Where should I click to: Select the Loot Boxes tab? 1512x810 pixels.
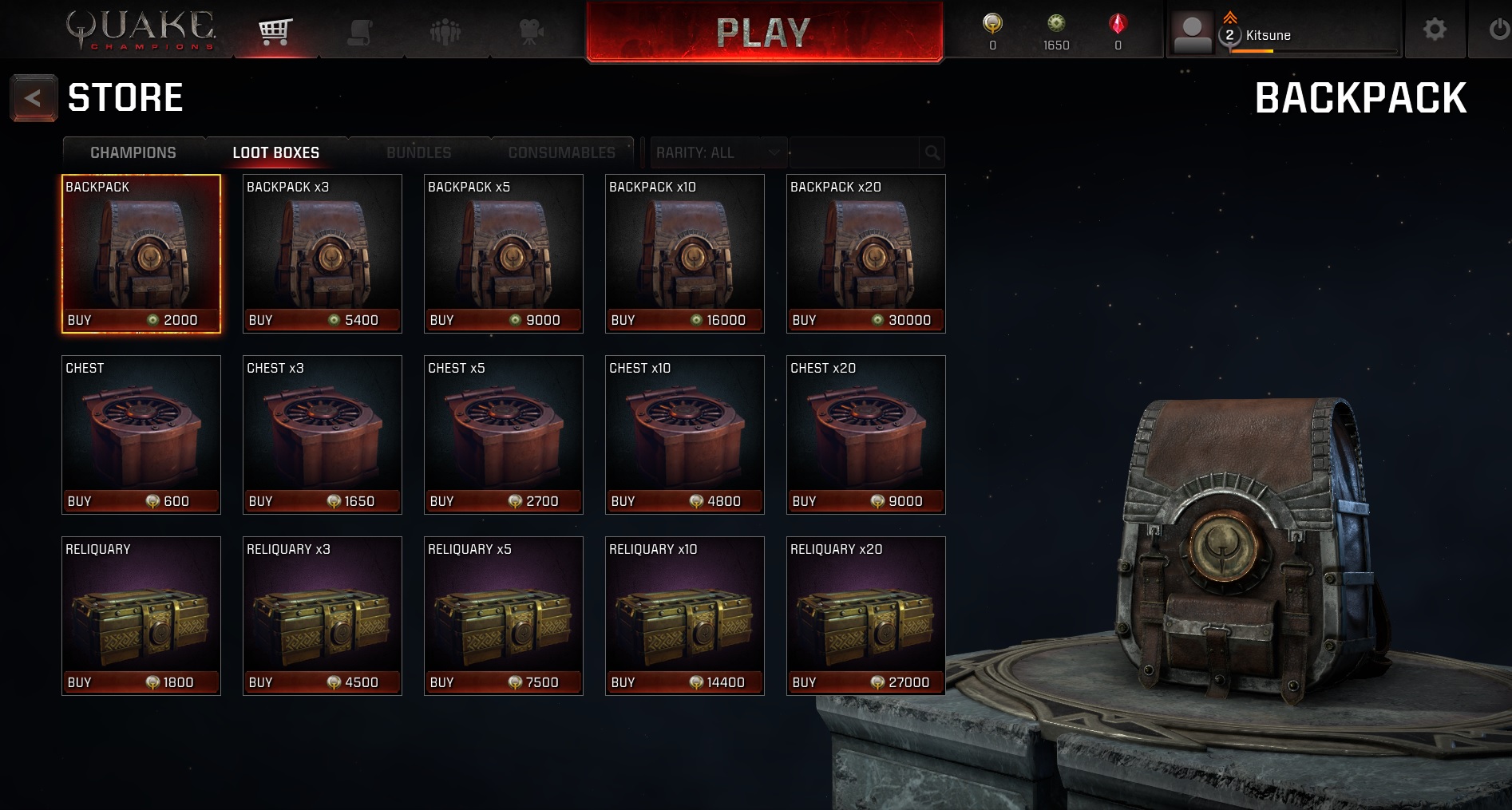coord(275,152)
